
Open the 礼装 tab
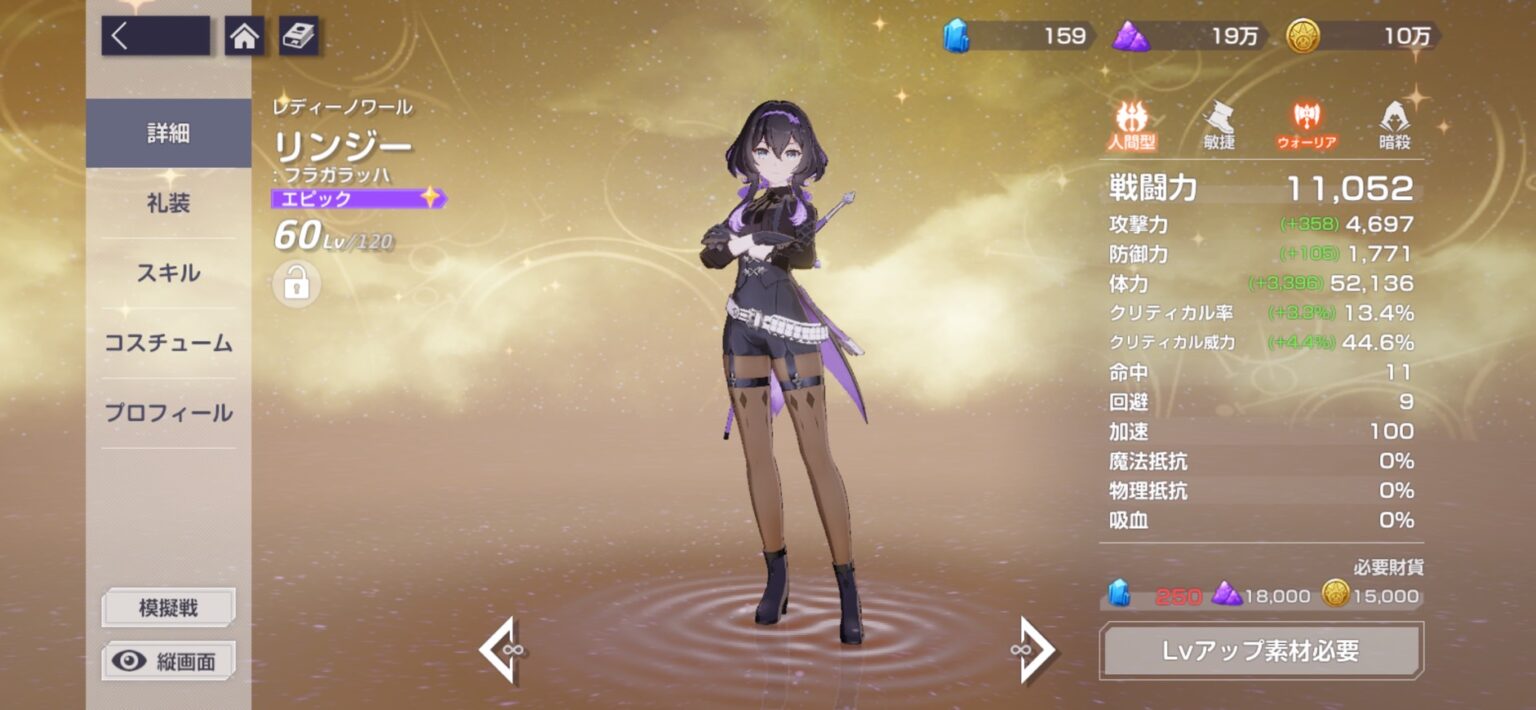coord(168,203)
